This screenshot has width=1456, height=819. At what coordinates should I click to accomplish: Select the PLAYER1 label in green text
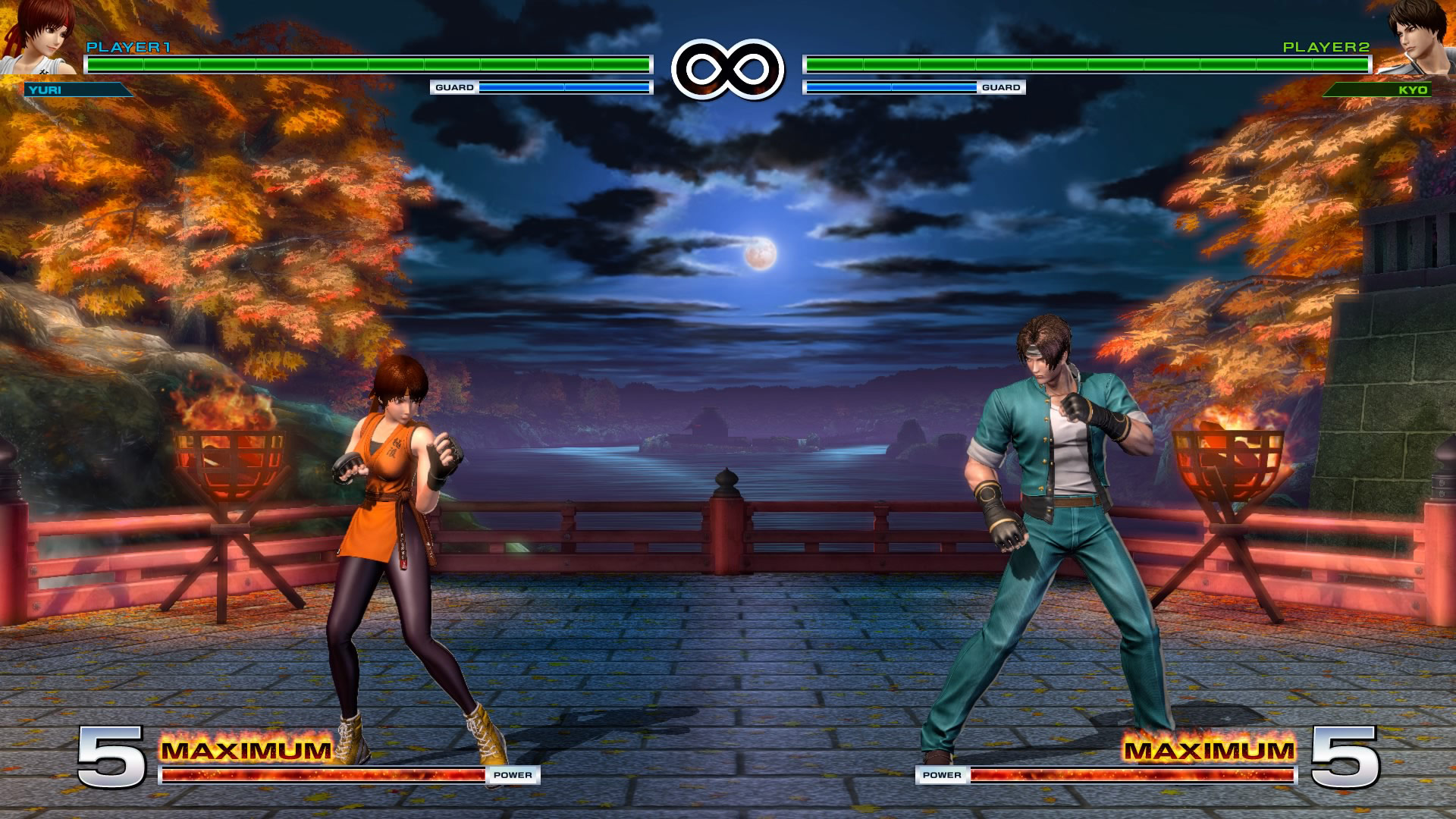point(129,47)
